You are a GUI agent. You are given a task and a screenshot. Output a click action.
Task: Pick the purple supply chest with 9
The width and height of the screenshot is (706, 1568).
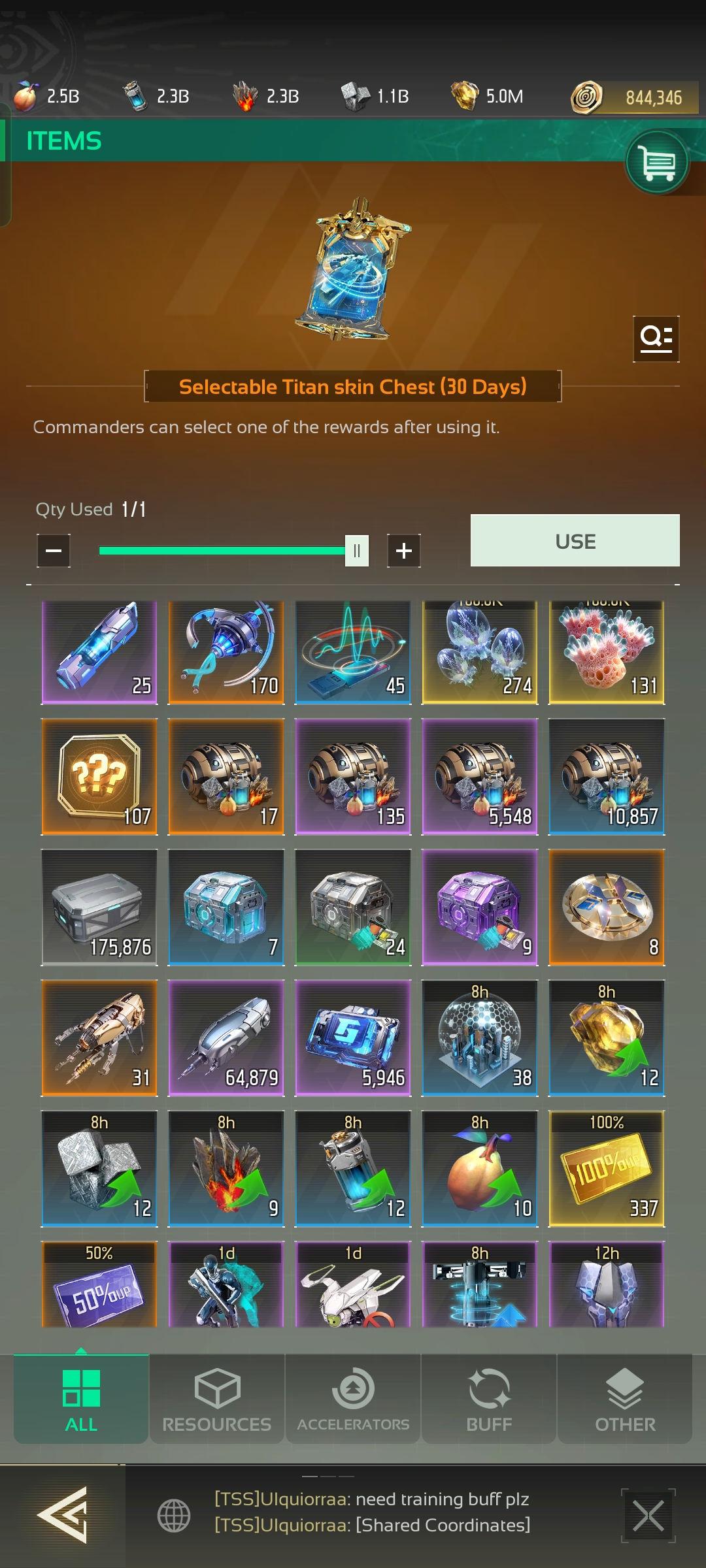pyautogui.click(x=480, y=907)
